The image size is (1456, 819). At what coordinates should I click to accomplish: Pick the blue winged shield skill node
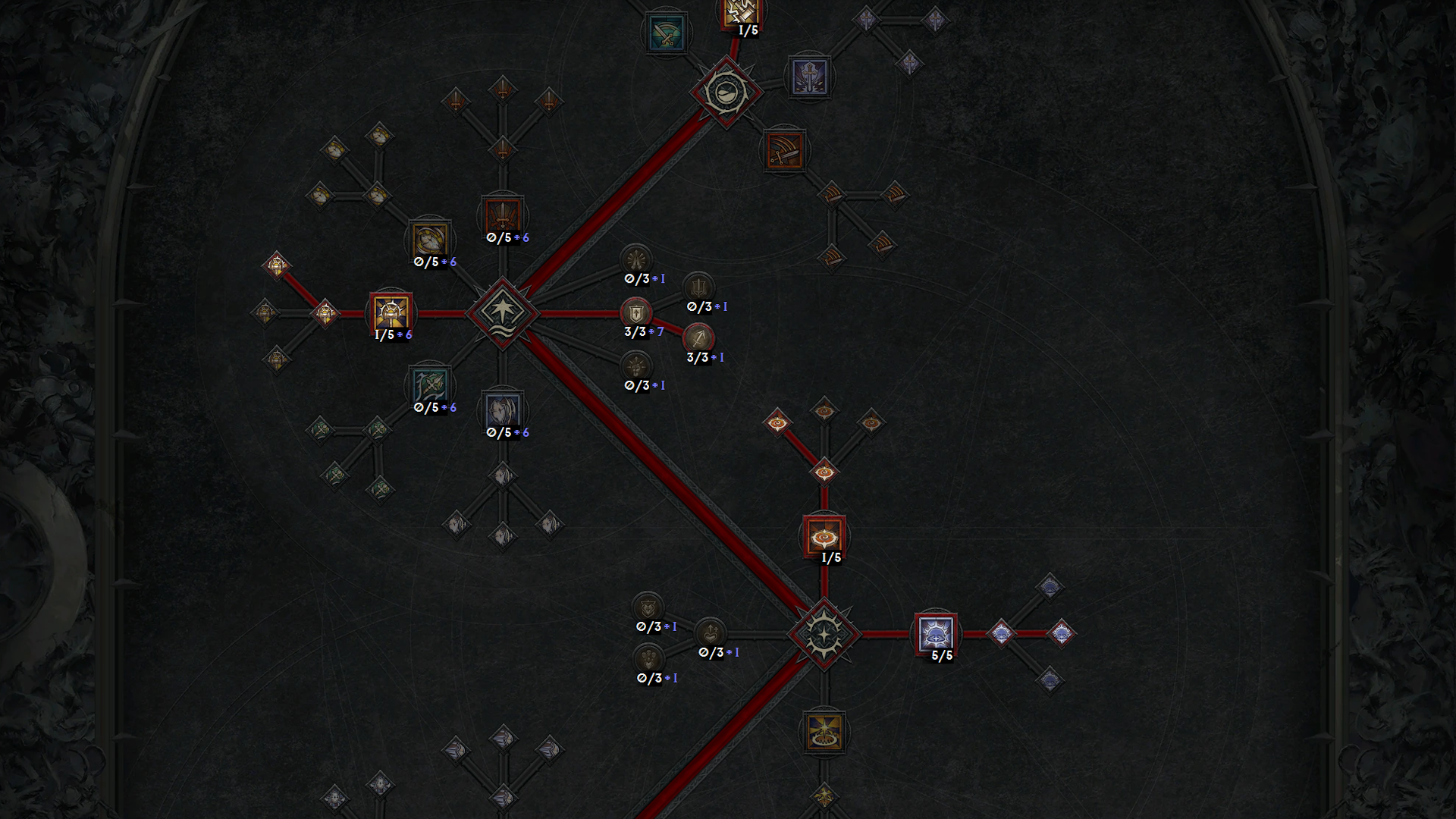502,411
